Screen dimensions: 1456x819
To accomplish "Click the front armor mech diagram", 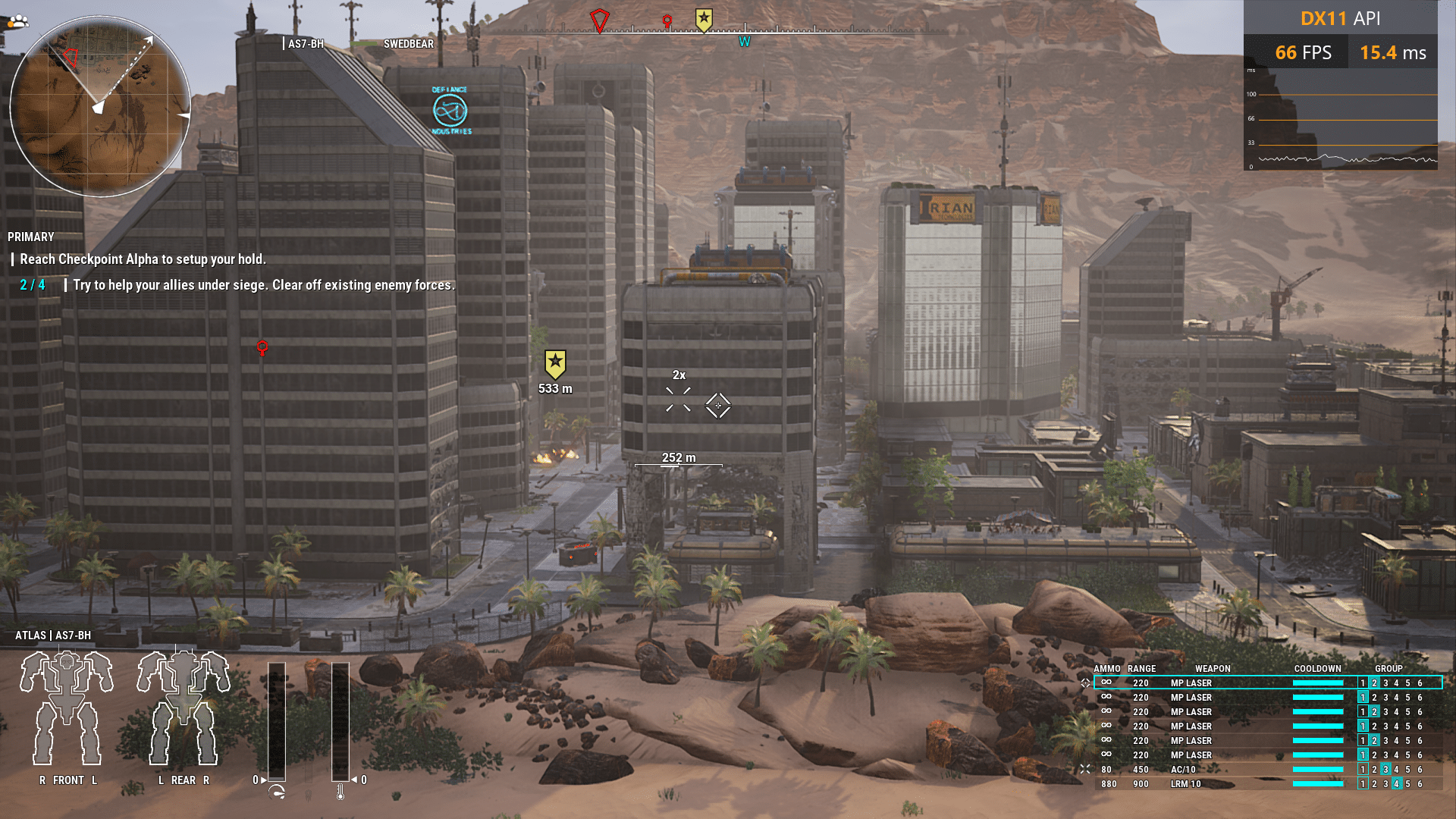I will click(67, 708).
